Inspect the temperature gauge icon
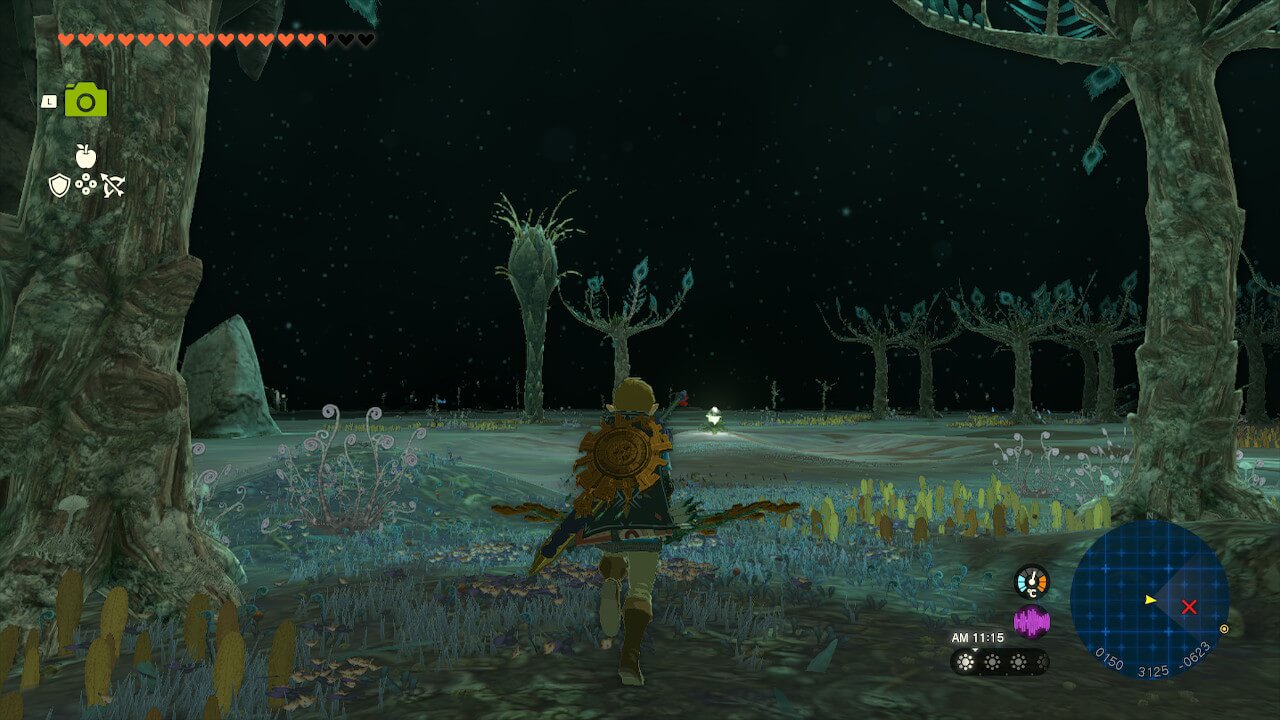 click(1031, 581)
